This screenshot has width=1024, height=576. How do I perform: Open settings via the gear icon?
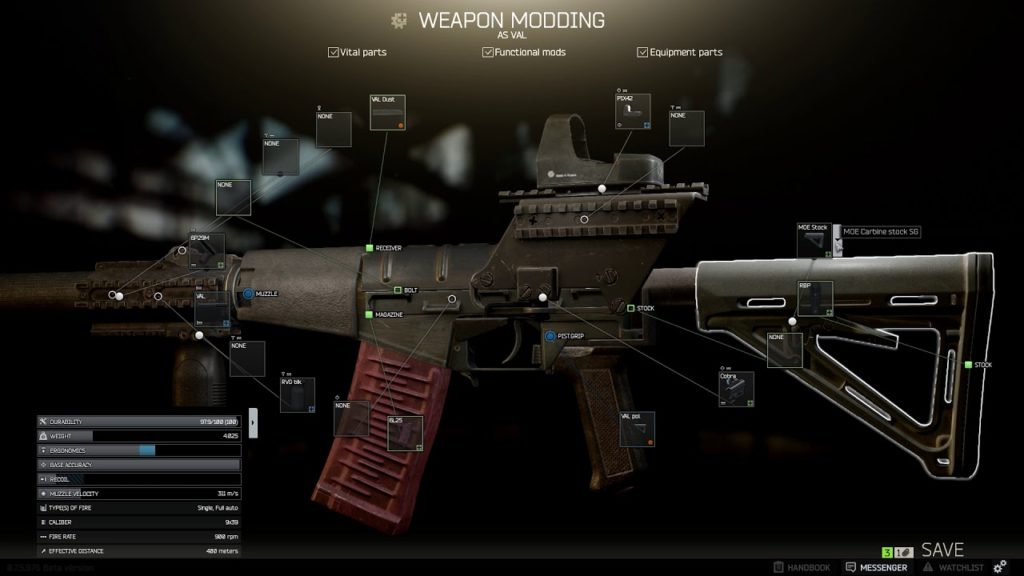[999, 567]
